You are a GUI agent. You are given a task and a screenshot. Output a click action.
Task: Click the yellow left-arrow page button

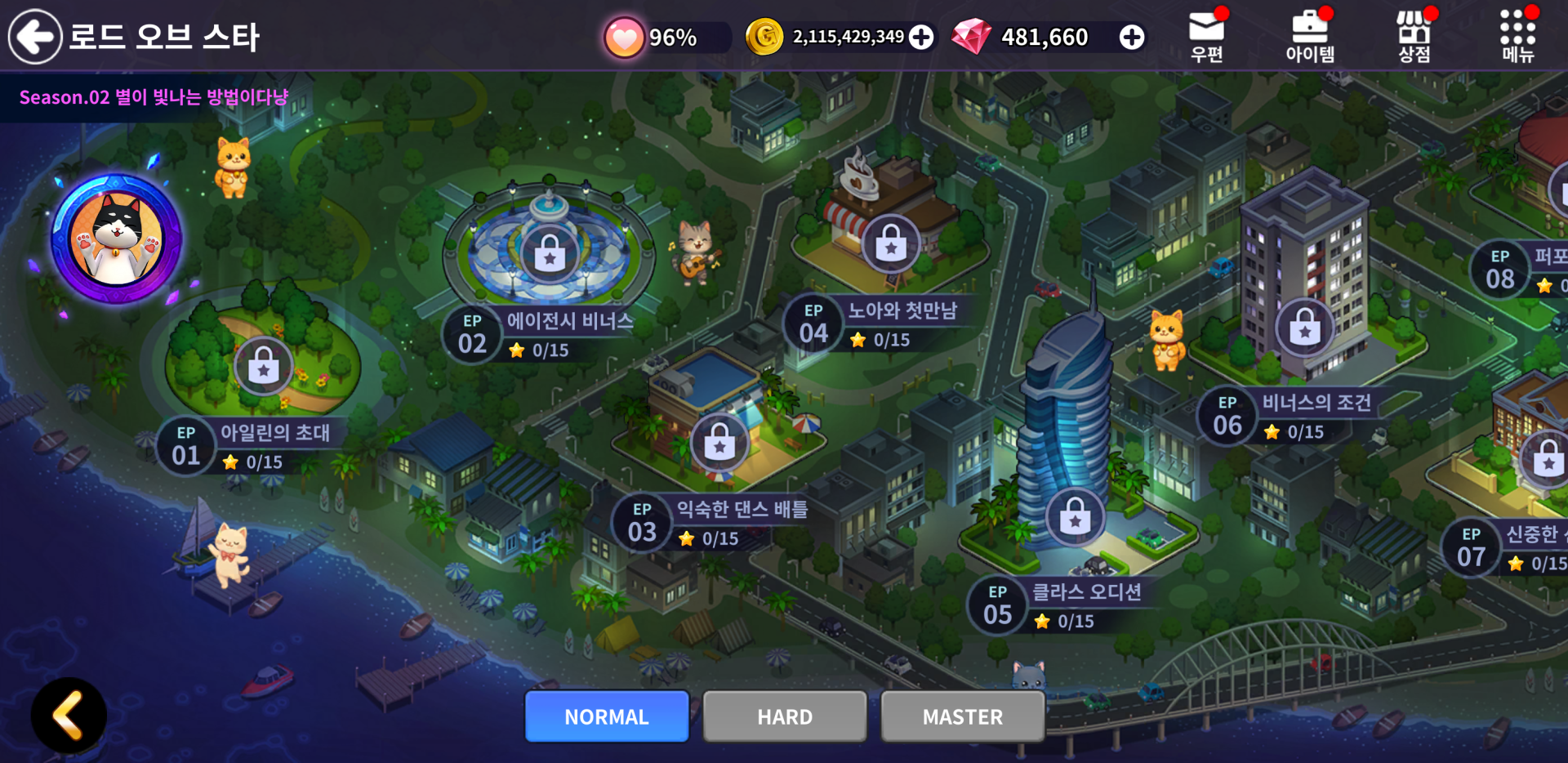[x=69, y=716]
